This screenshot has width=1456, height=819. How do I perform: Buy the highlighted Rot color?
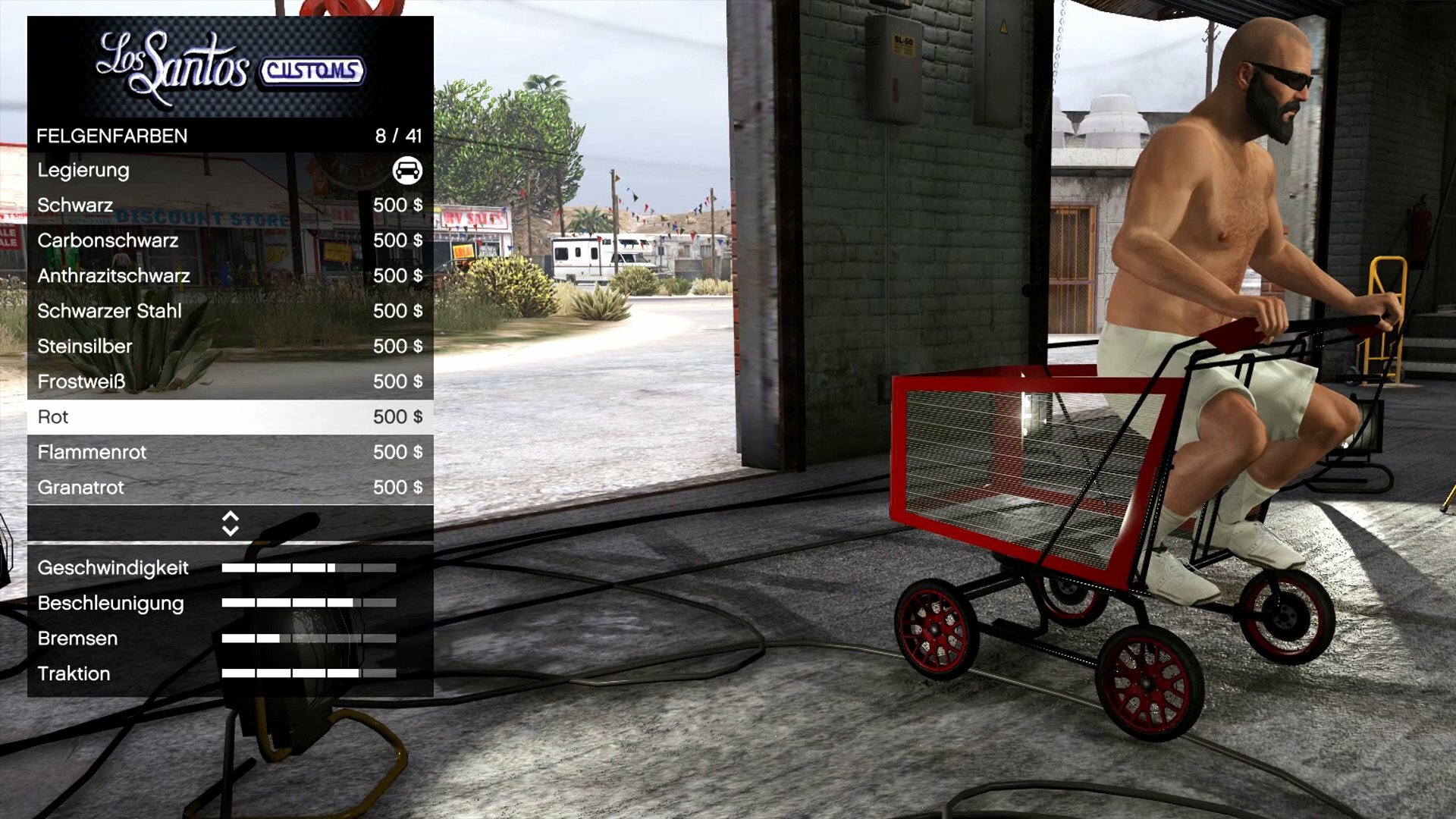[230, 417]
